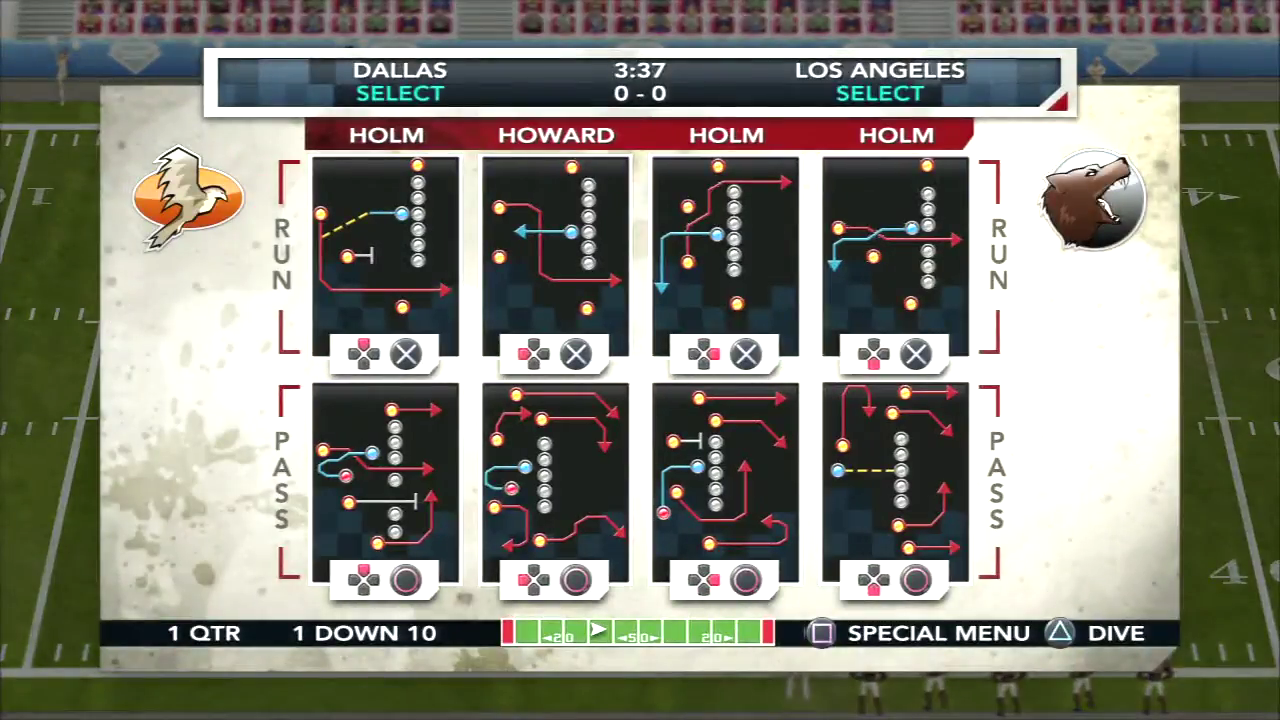Screen dimensions: 1280x720
Task: Click the SELECT label under DALLAS
Action: click(399, 93)
